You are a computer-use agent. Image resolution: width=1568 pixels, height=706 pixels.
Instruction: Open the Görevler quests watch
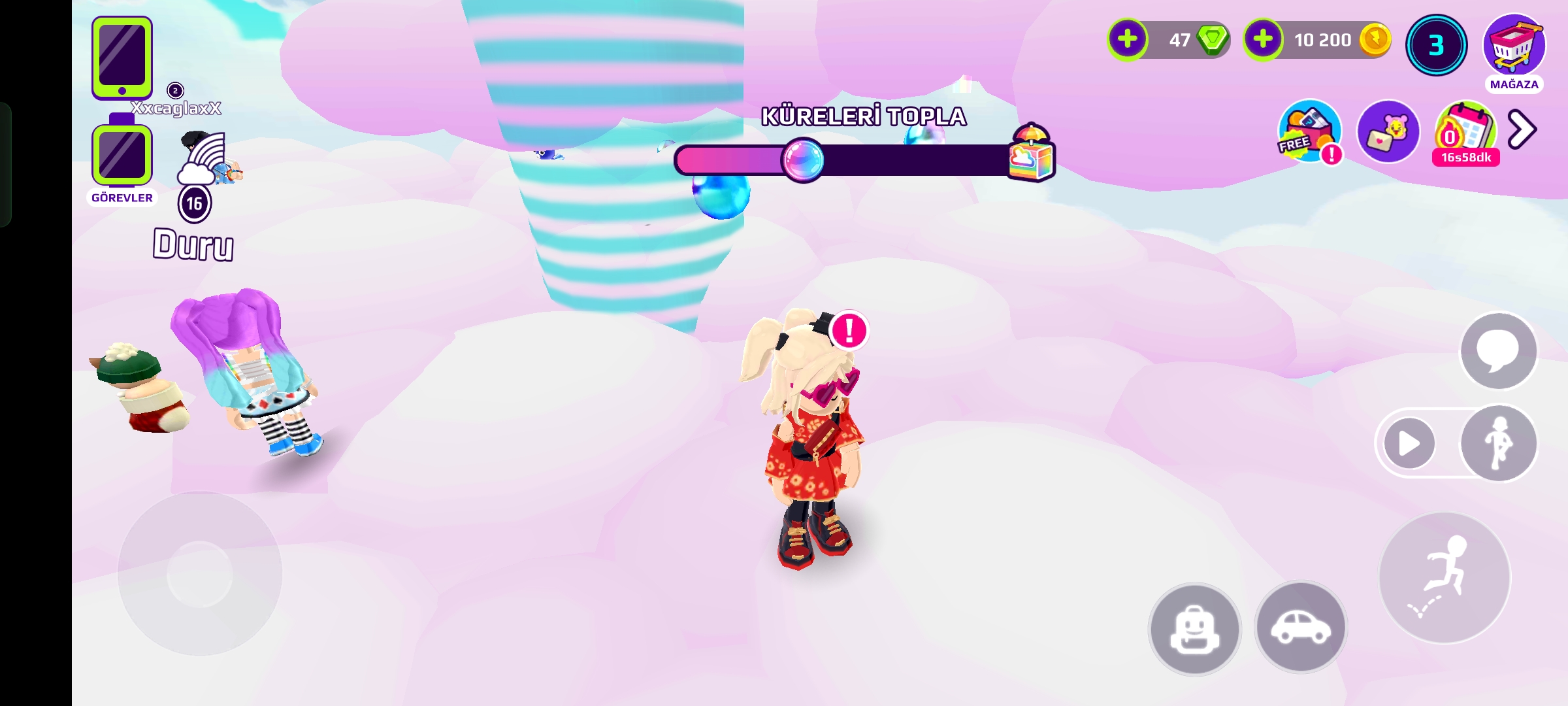click(122, 156)
